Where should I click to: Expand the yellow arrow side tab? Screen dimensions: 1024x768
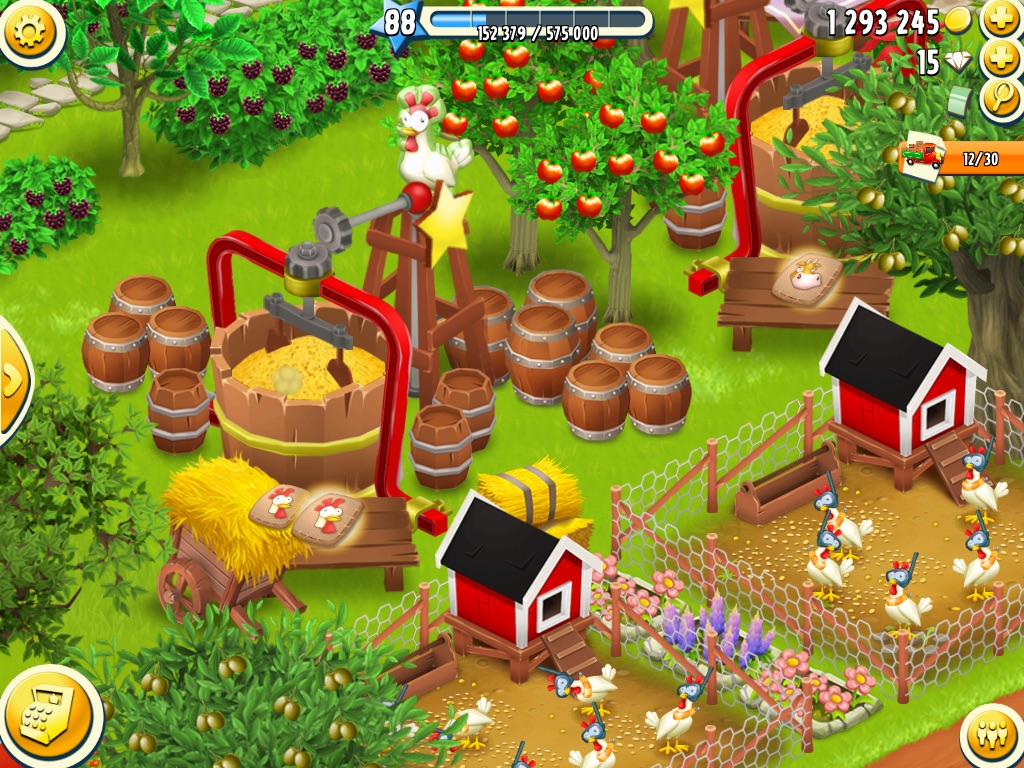pos(12,380)
